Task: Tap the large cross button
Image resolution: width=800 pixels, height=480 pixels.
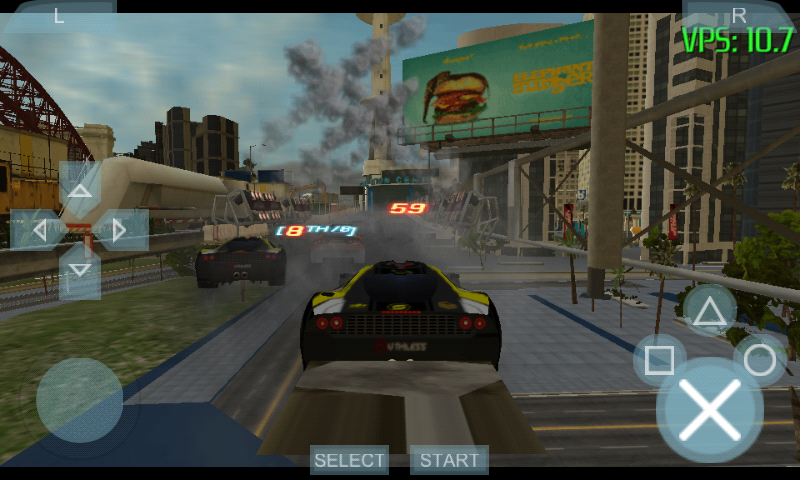Action: pyautogui.click(x=710, y=410)
